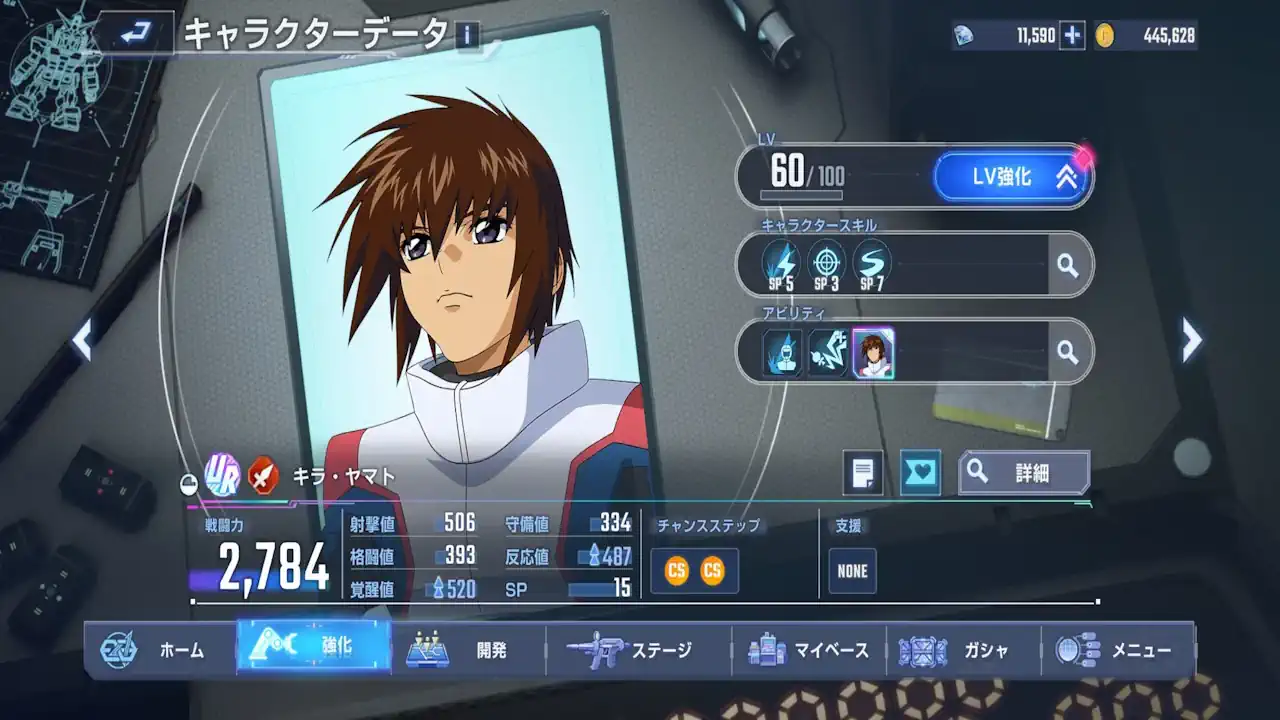This screenshot has height=720, width=1280.
Task: Go to ホーム in the bottom menu
Action: 160,650
